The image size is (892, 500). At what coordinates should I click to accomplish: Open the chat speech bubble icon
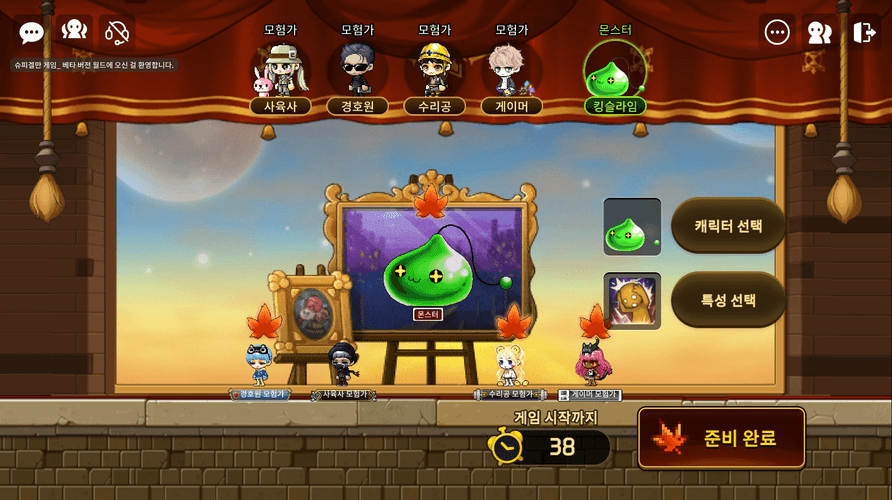click(32, 33)
